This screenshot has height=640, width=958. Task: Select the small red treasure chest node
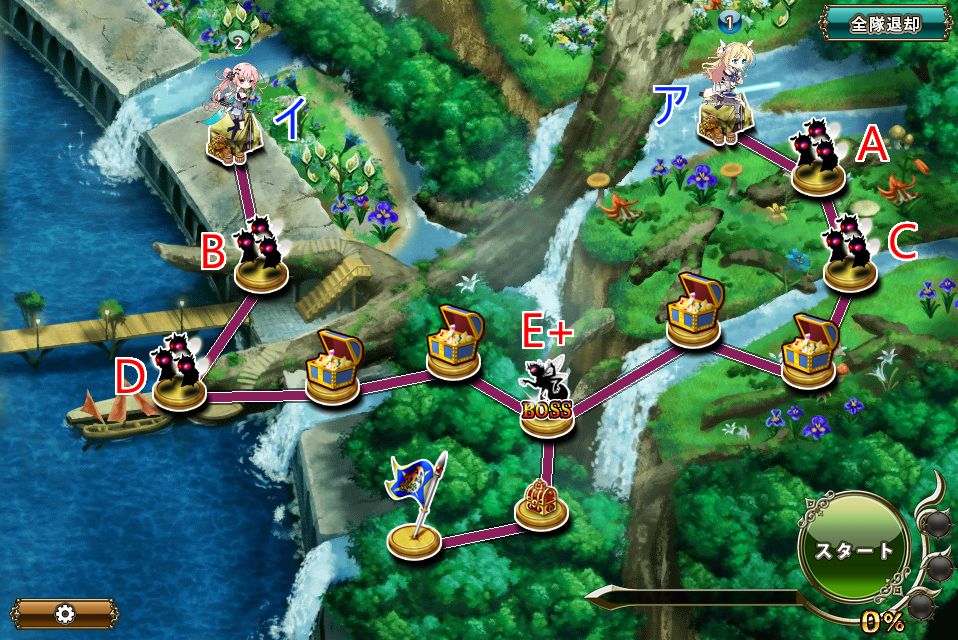pos(541,503)
